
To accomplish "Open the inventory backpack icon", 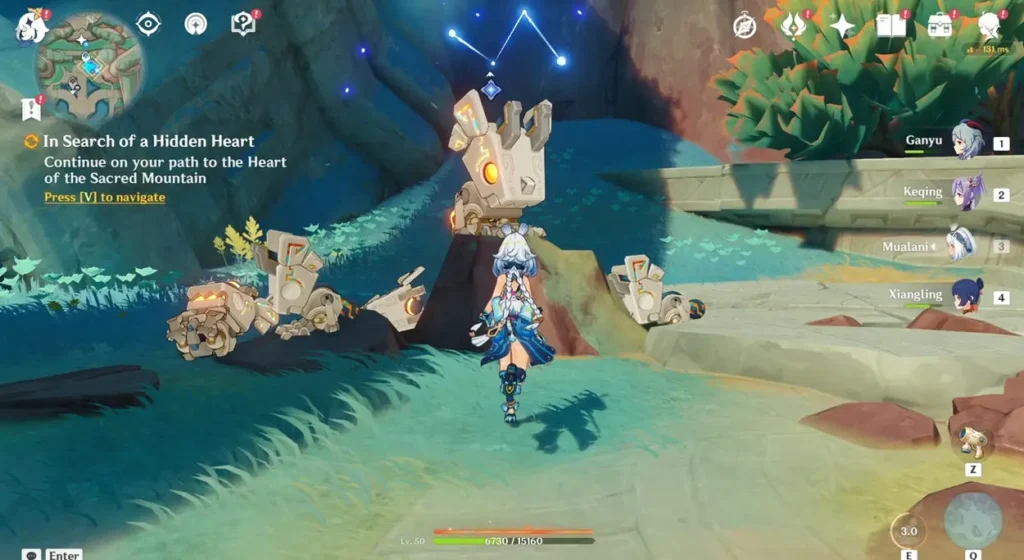I will pos(939,26).
